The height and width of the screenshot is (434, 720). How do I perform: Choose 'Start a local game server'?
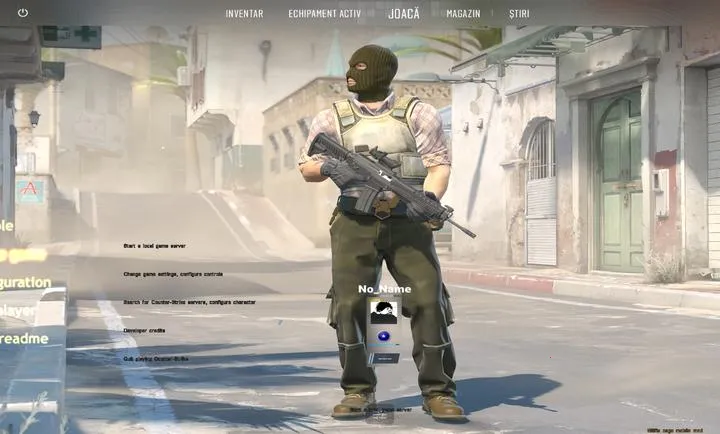tap(154, 245)
